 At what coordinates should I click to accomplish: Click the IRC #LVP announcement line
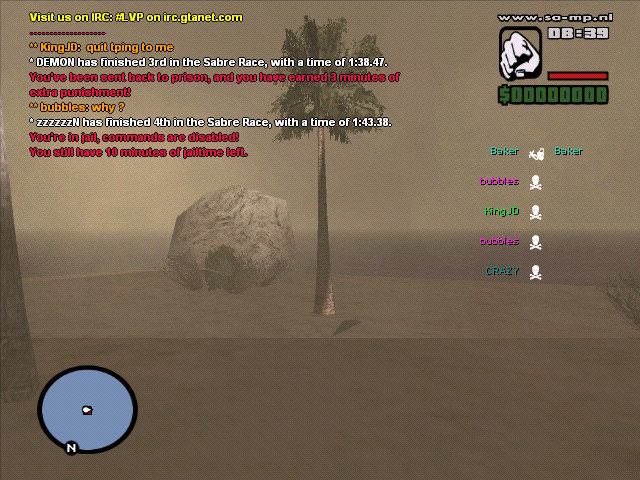click(x=136, y=17)
